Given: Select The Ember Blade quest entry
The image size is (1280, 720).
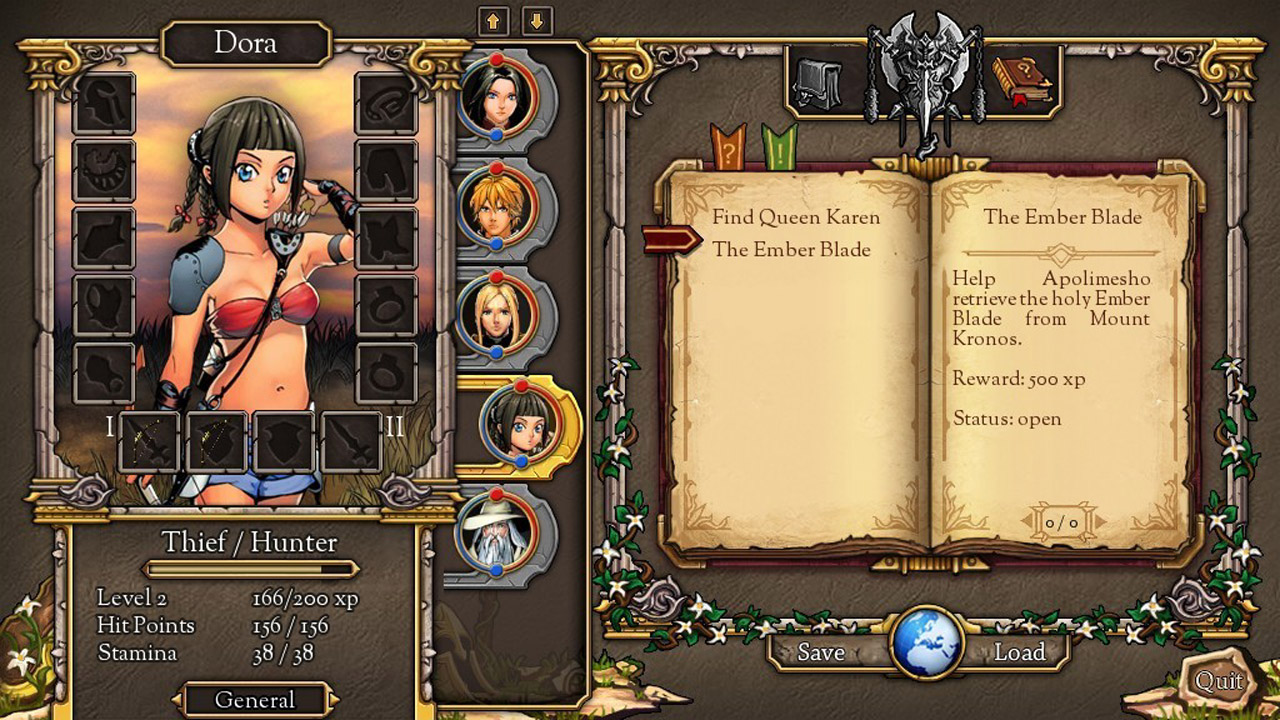Looking at the screenshot, I should click(791, 250).
